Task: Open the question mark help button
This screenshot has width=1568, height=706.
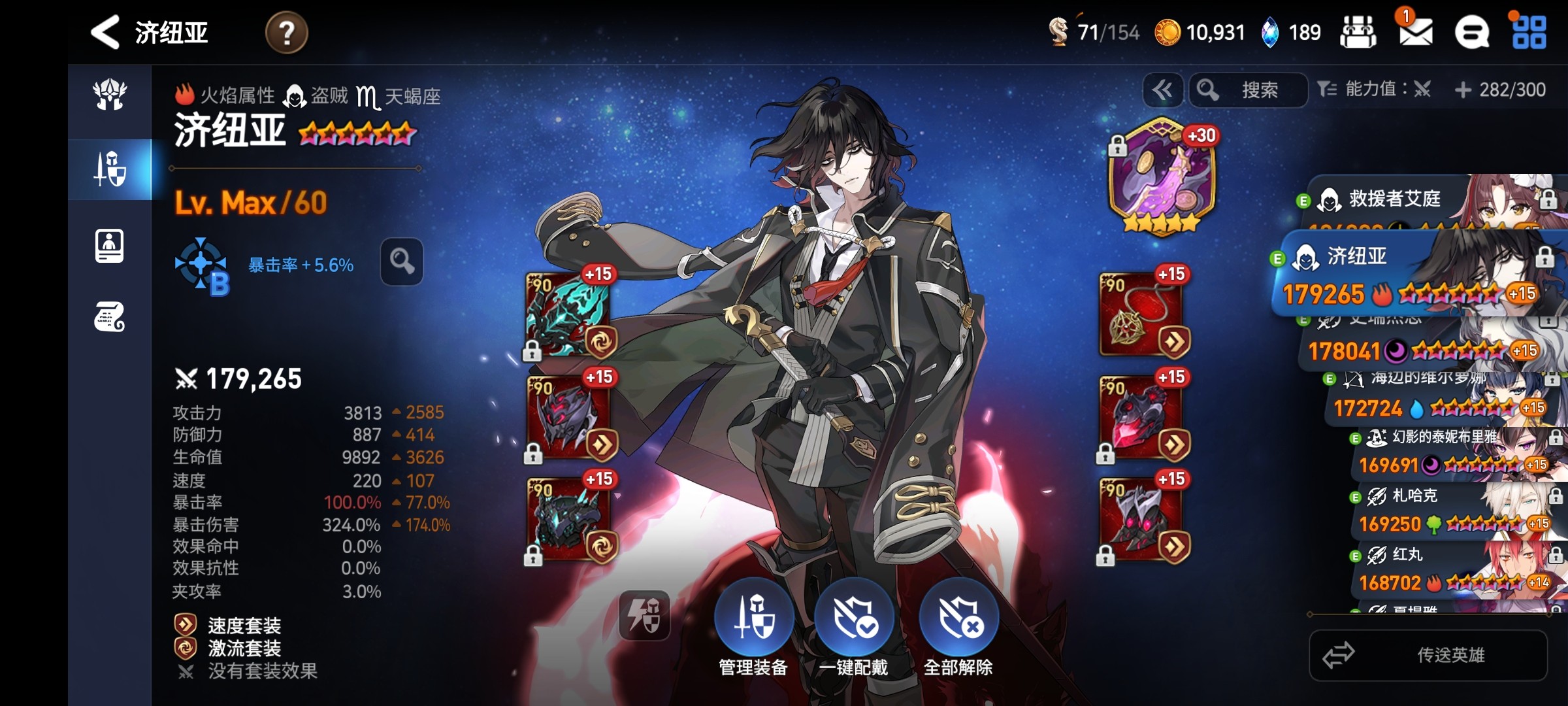Action: pyautogui.click(x=286, y=33)
